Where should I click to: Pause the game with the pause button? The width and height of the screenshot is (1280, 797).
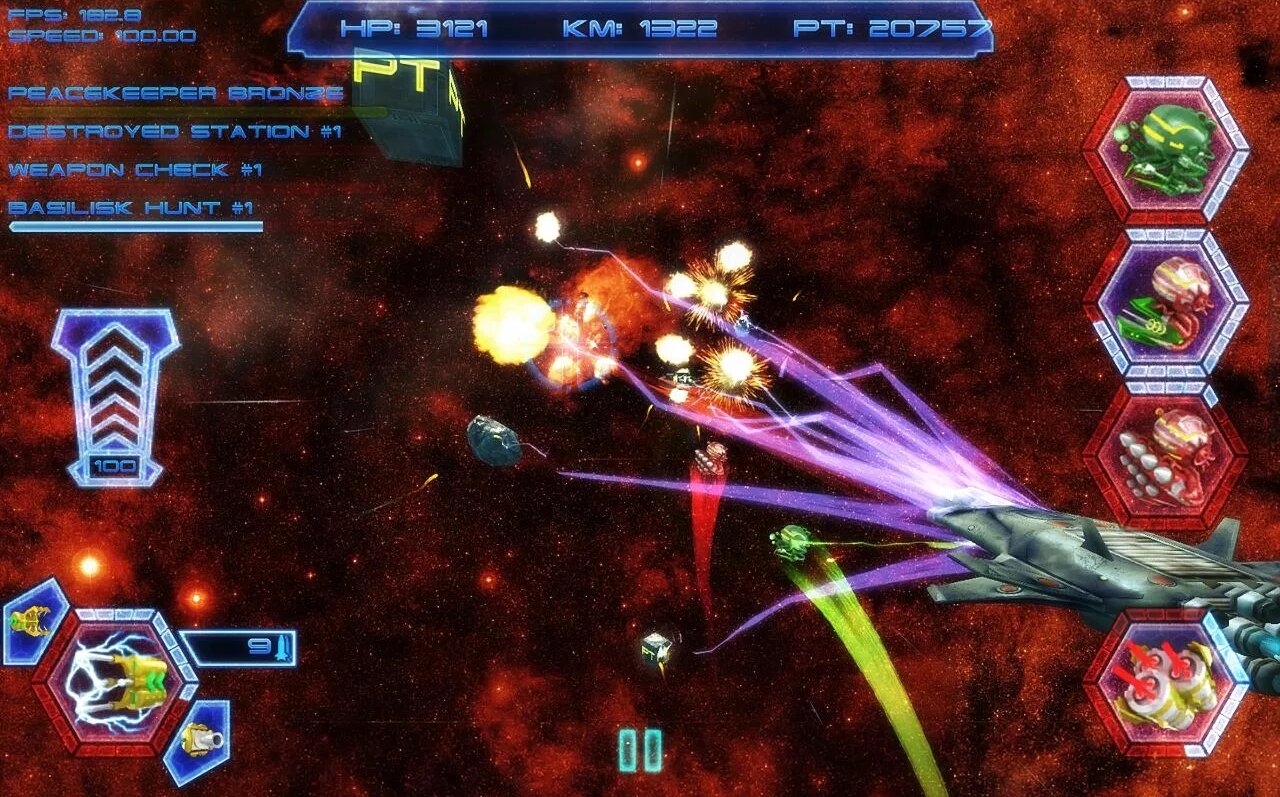[640, 750]
